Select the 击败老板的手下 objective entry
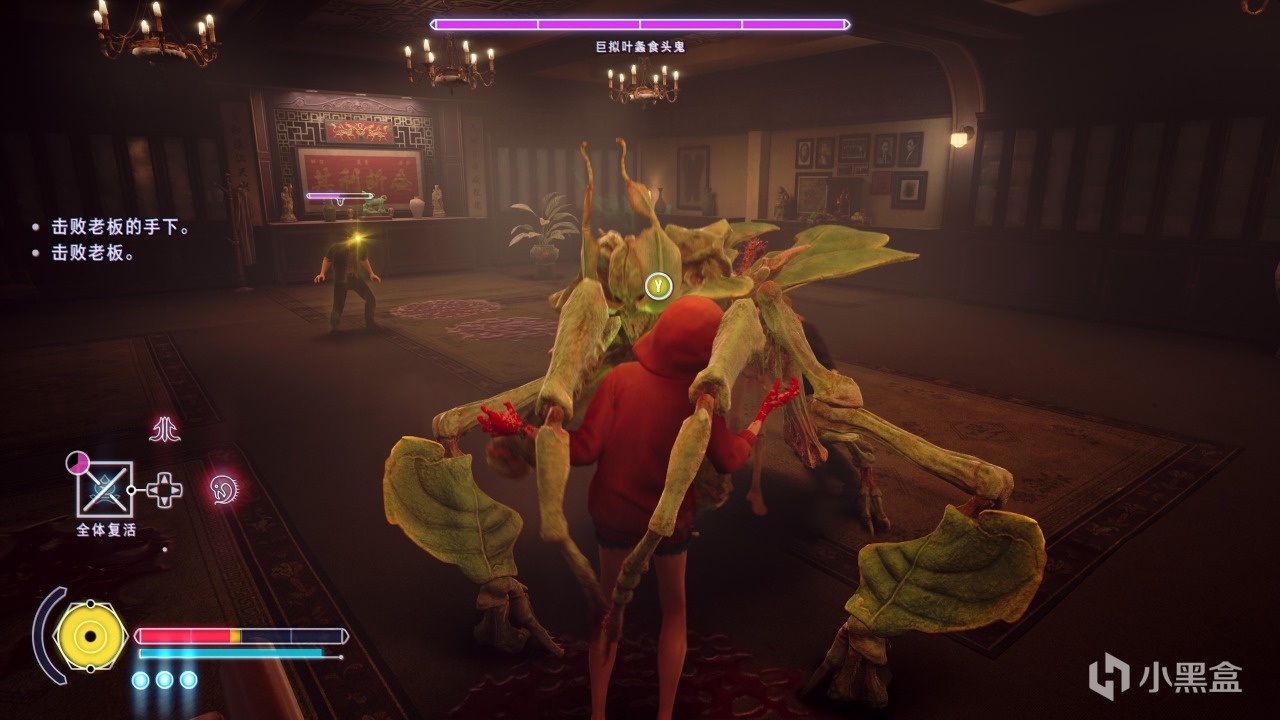The image size is (1280, 720). (121, 228)
